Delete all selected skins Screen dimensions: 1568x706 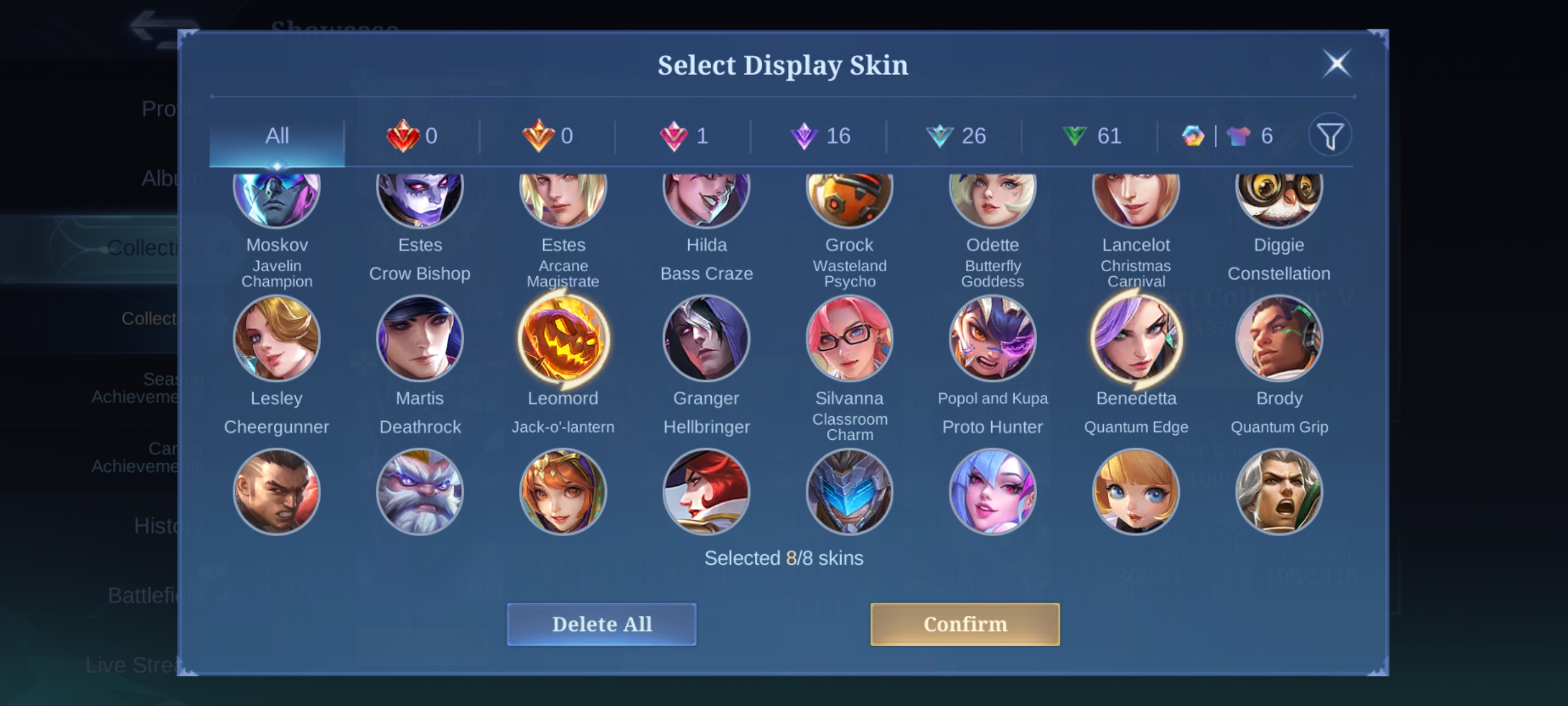(x=601, y=624)
